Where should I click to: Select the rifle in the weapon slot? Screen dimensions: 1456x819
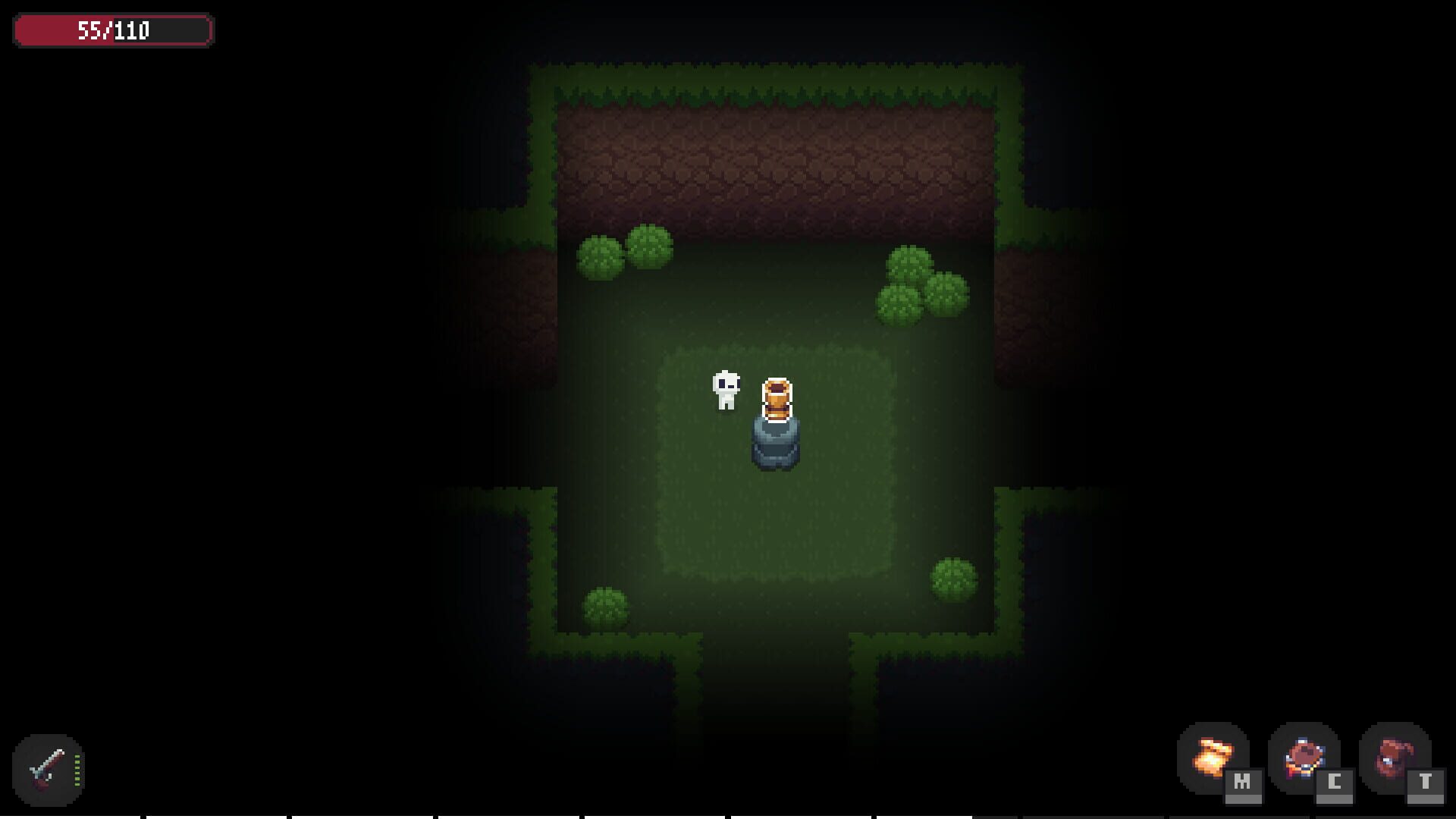[47, 767]
